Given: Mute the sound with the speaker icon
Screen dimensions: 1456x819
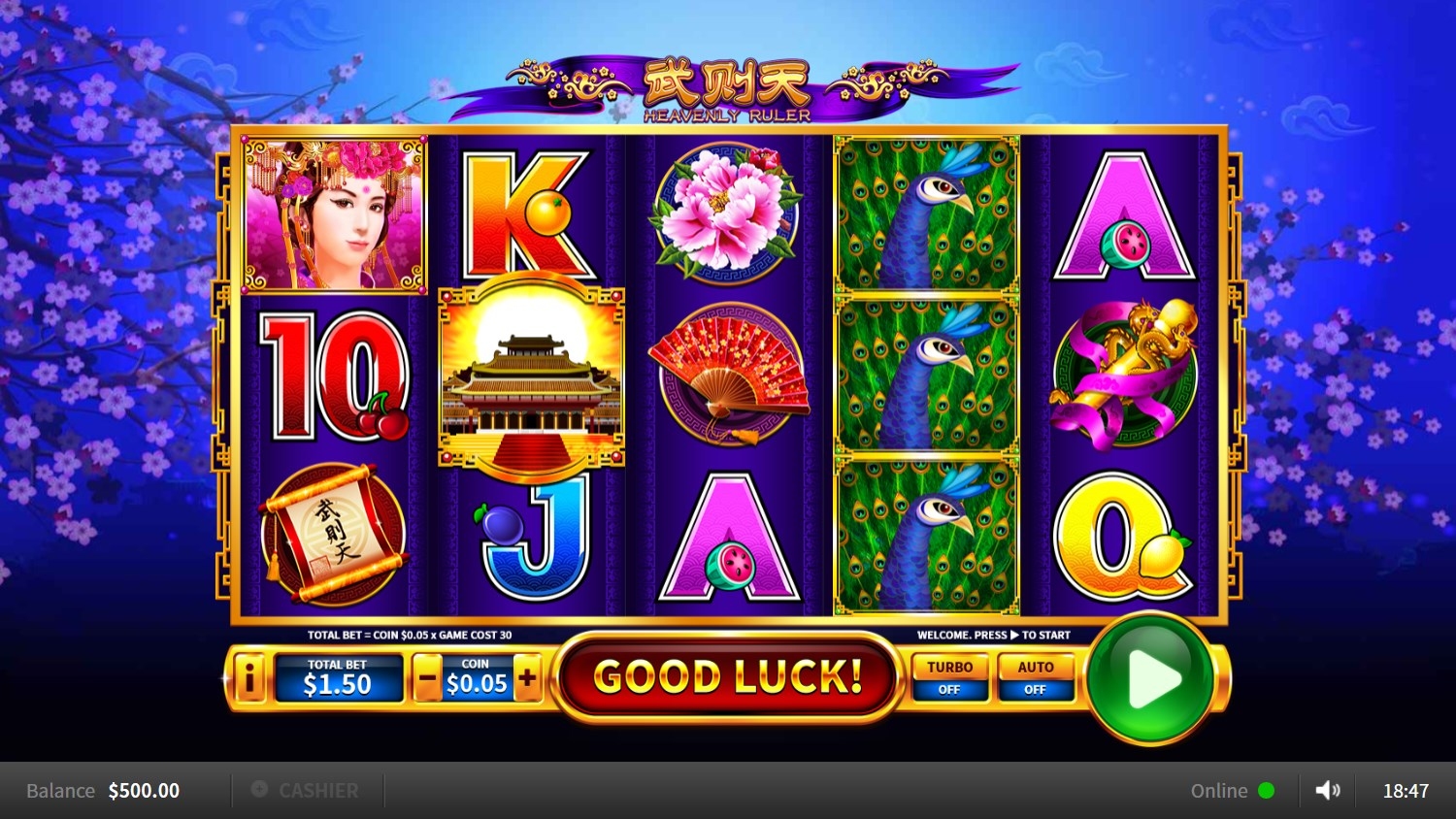Looking at the screenshot, I should [x=1327, y=791].
